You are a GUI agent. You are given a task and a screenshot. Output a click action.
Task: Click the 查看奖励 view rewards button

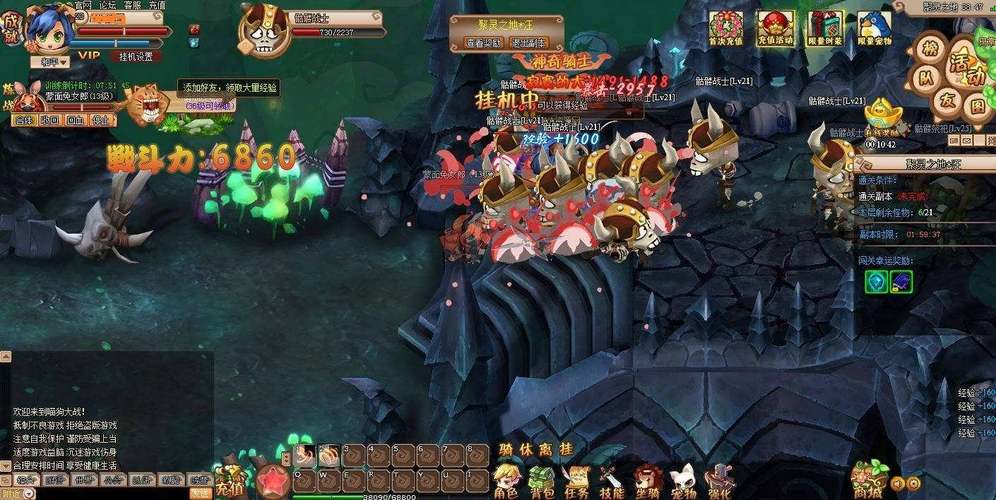point(483,44)
